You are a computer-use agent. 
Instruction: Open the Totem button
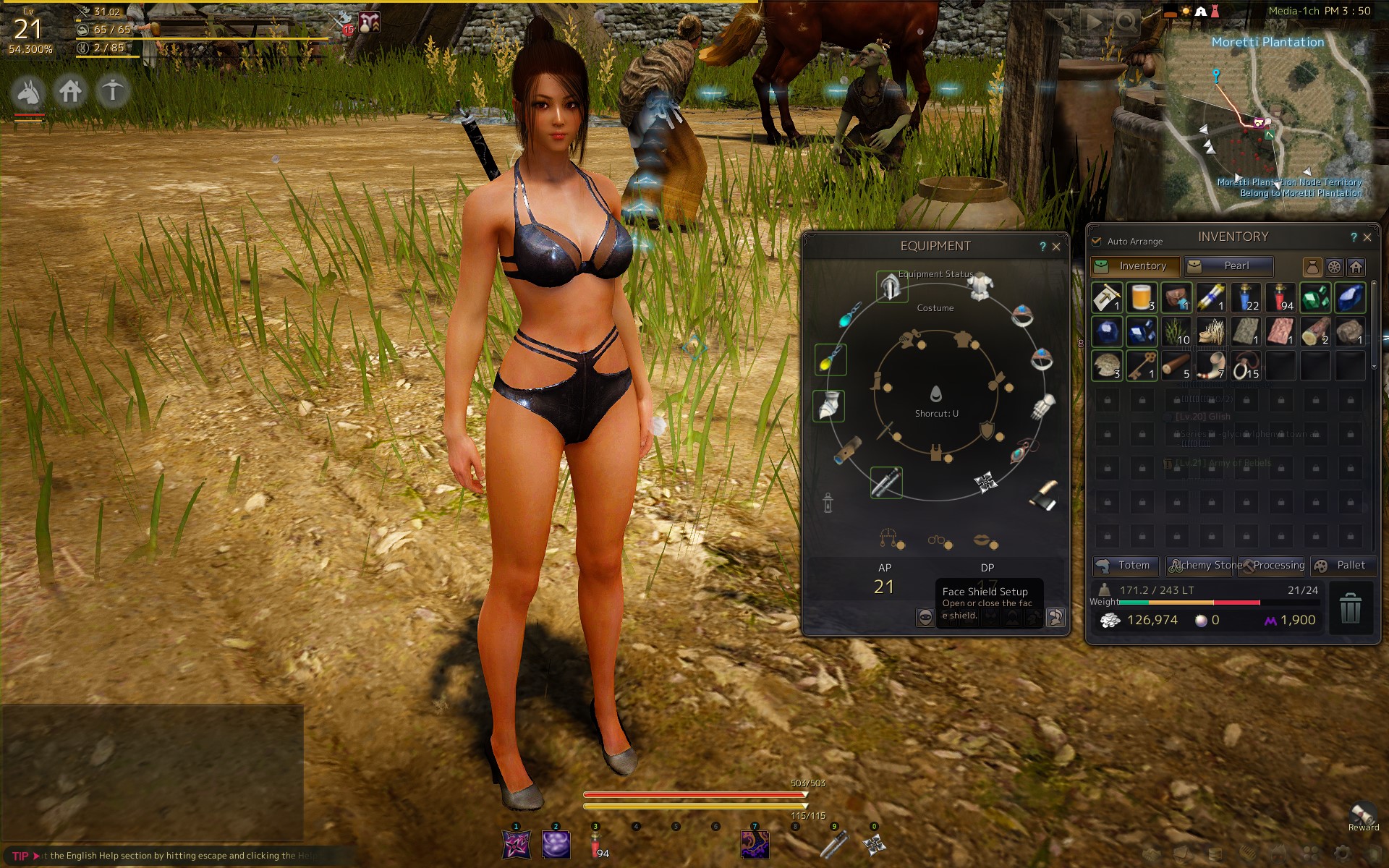point(1125,566)
